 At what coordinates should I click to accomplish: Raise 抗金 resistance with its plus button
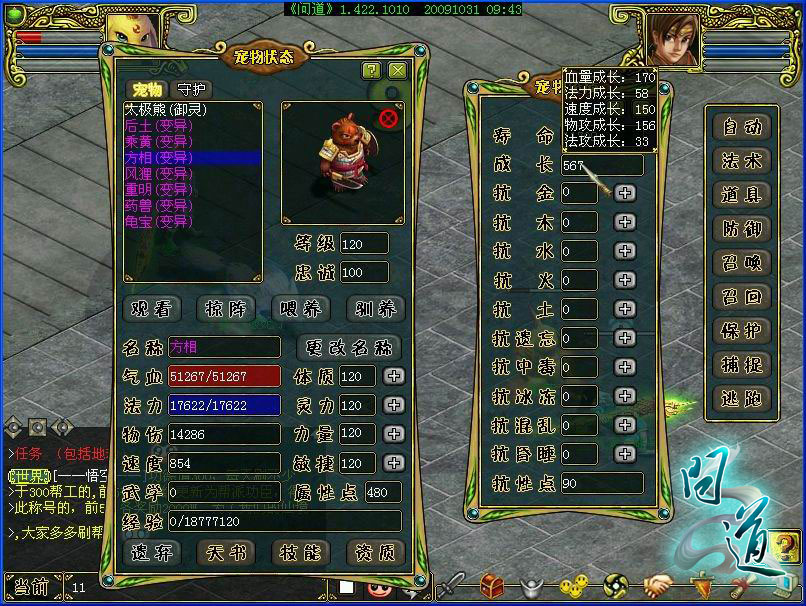[625, 193]
